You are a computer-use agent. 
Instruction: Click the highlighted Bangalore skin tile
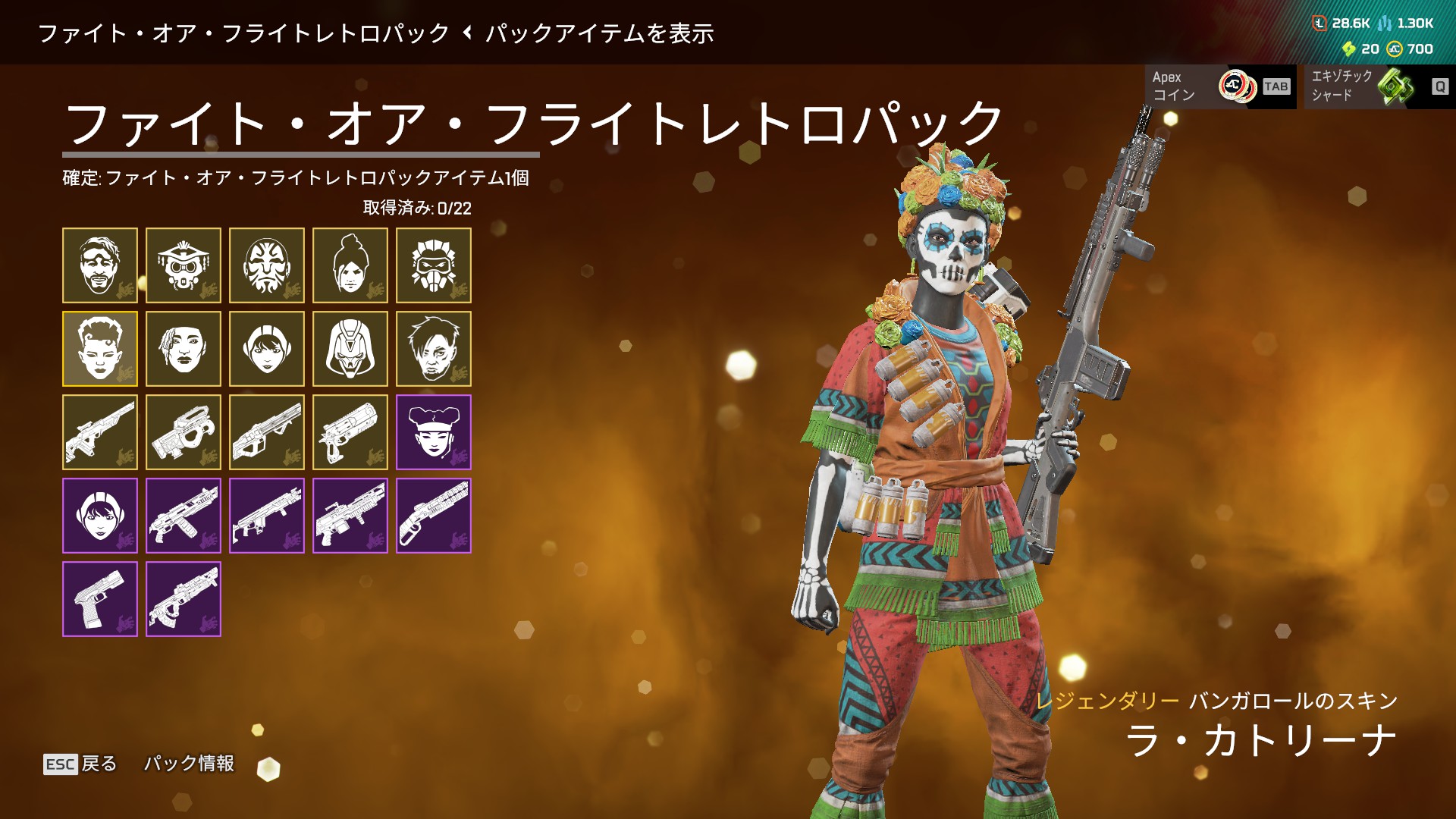100,349
